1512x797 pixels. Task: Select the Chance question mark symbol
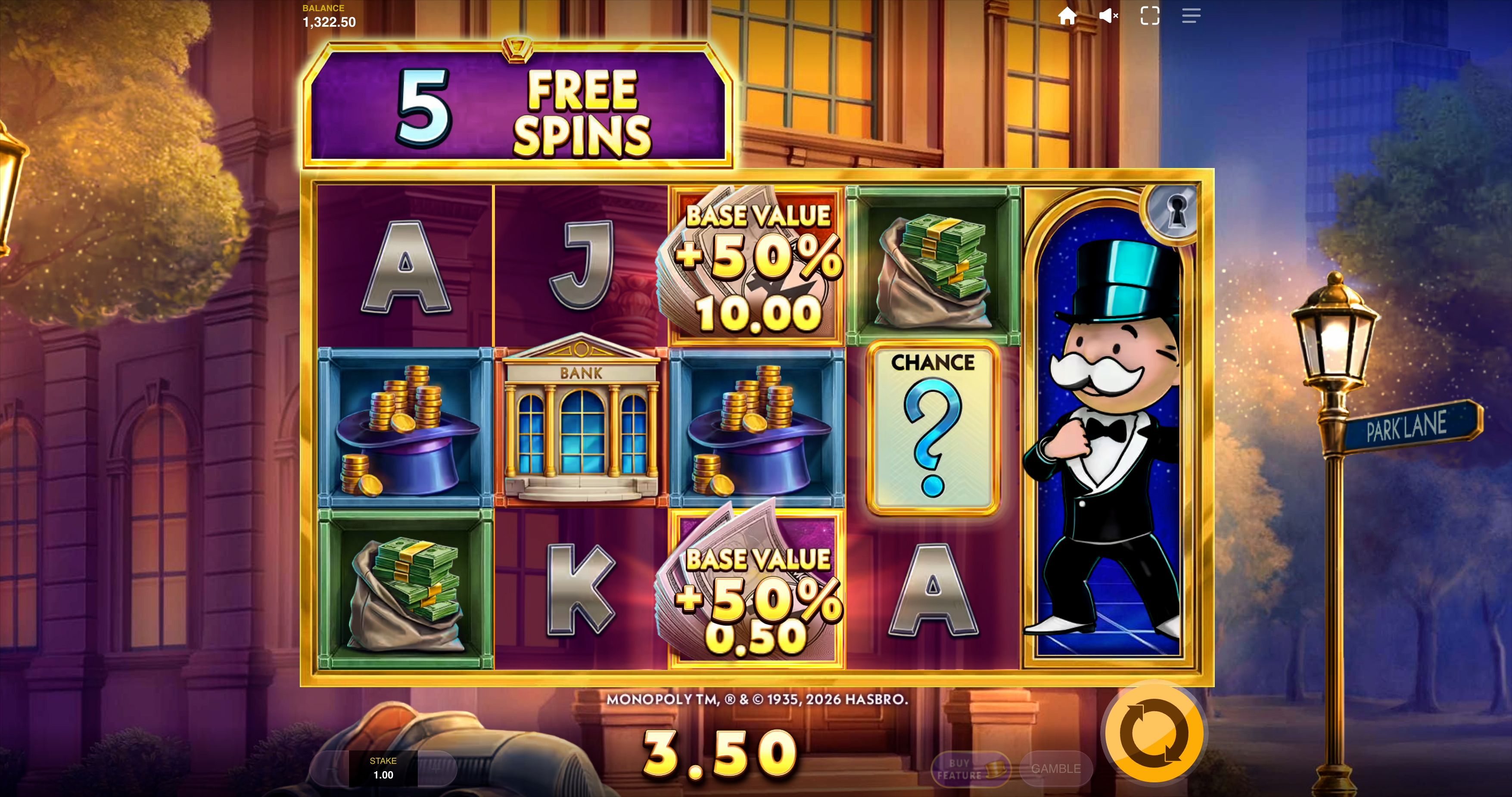tap(933, 428)
